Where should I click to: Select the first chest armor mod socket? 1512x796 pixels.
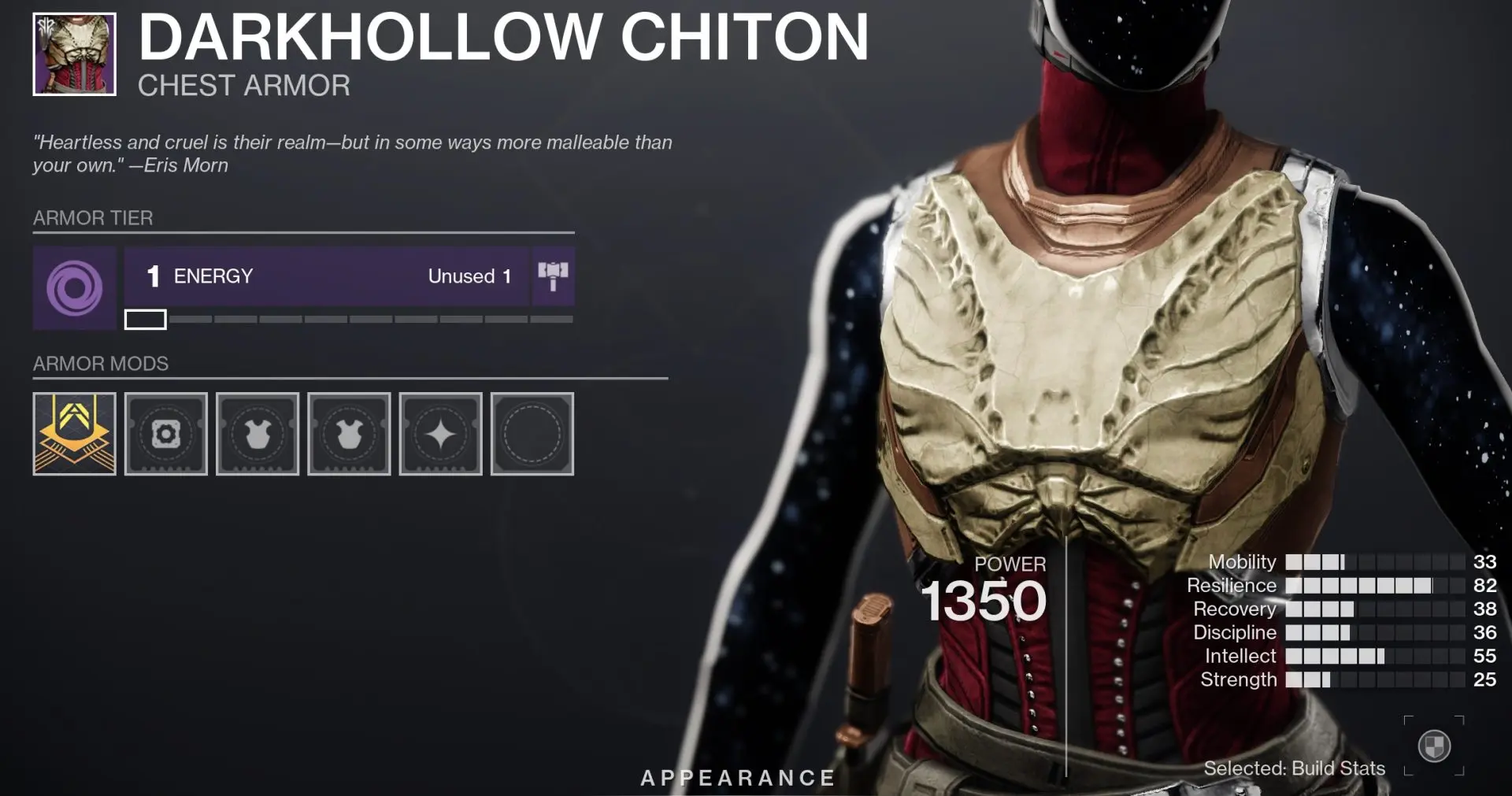point(258,433)
